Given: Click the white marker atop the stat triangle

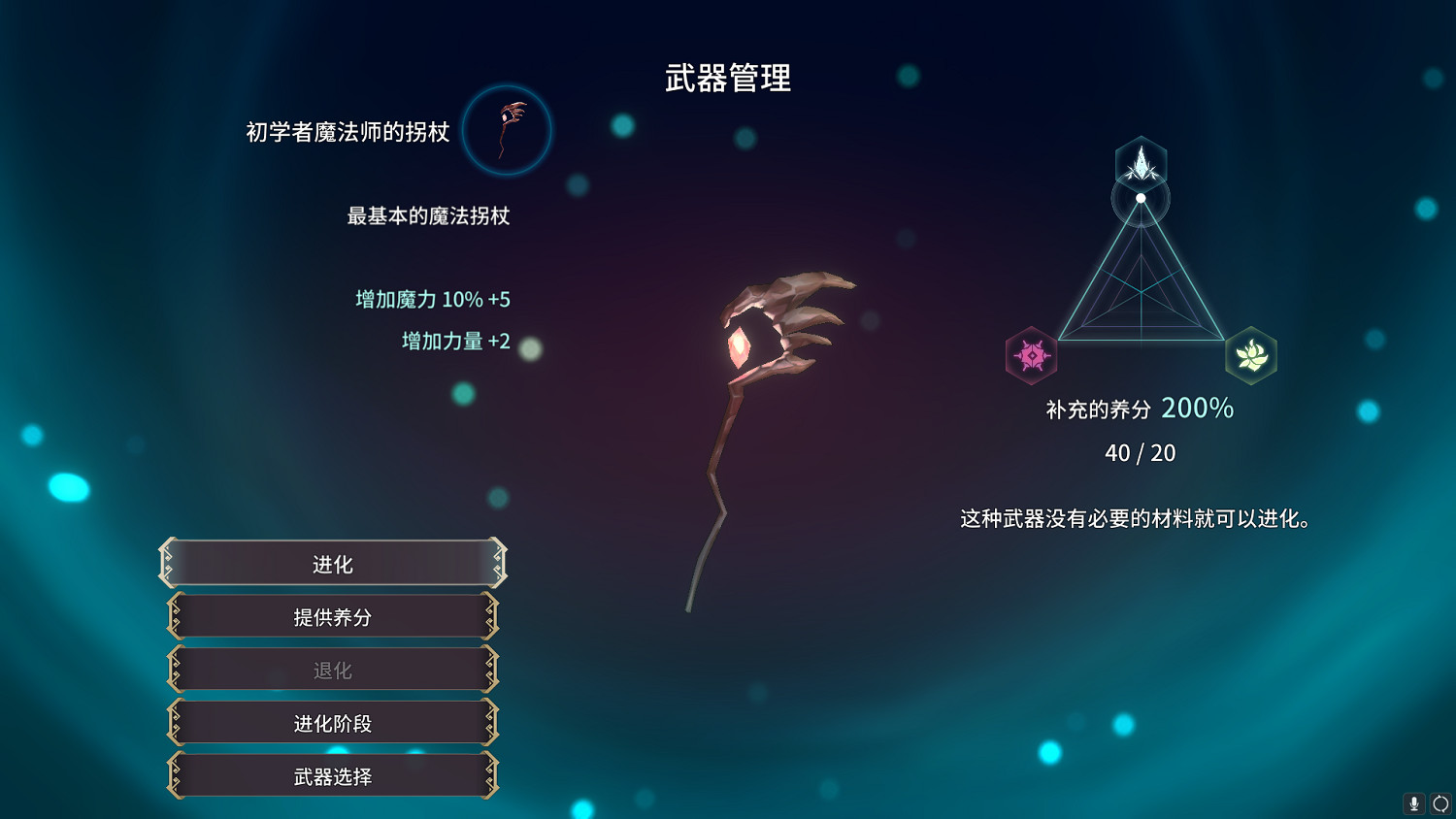Looking at the screenshot, I should pos(1142,200).
